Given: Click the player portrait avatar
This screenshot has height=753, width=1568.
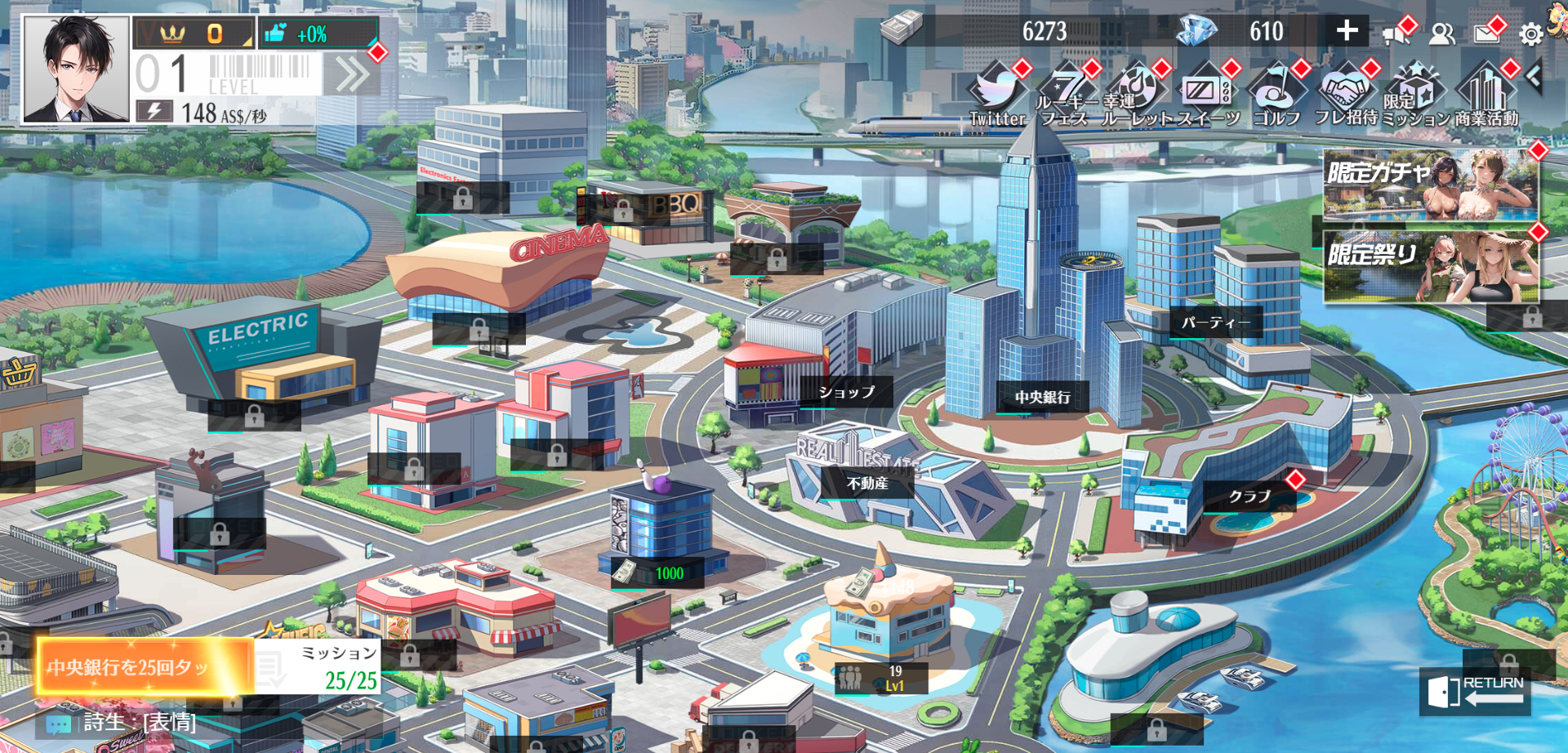Looking at the screenshot, I should tap(76, 69).
